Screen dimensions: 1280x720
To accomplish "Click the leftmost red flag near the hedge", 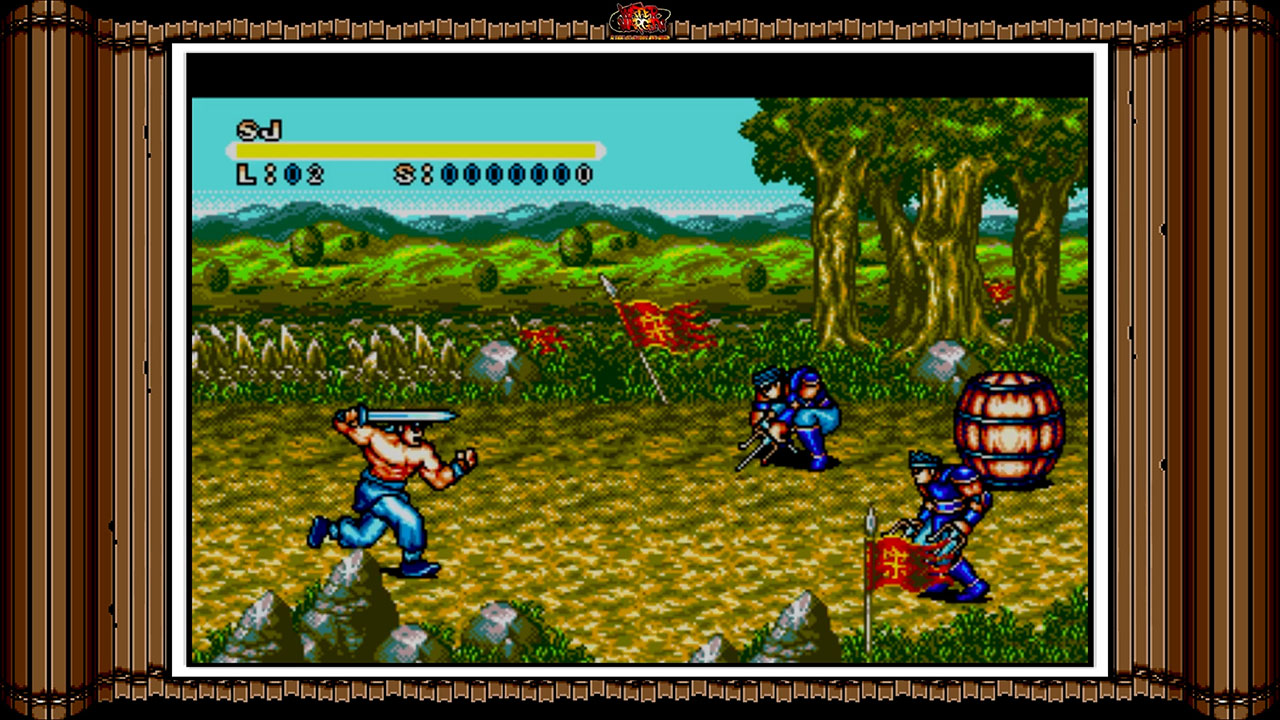I will pyautogui.click(x=545, y=338).
